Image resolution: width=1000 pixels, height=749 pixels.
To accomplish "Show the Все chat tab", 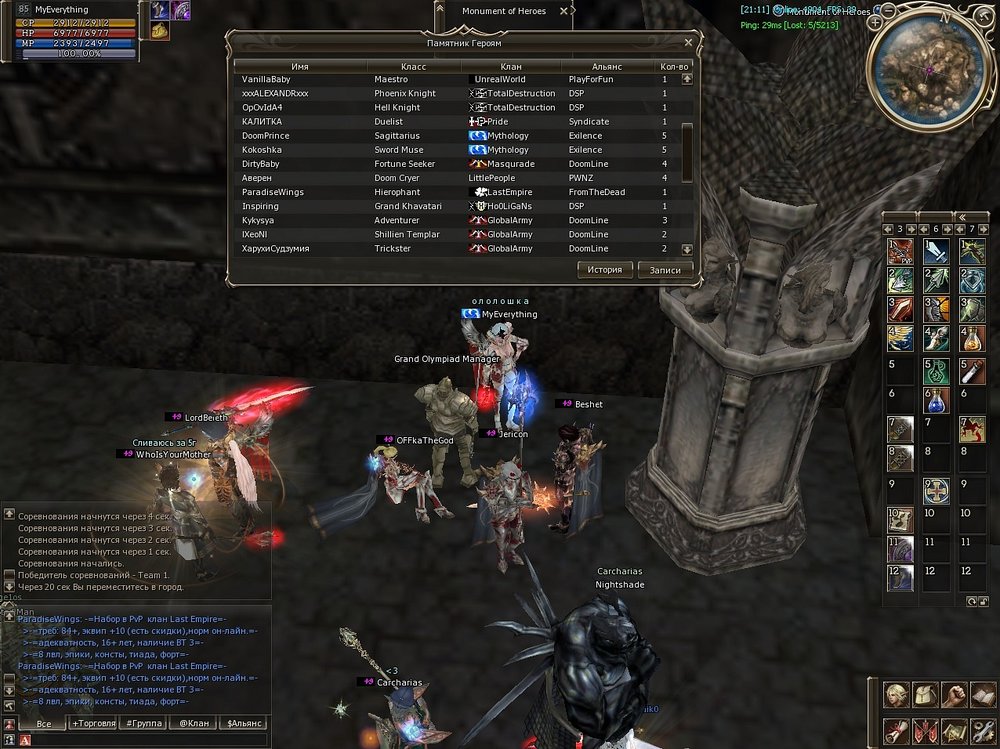I will pyautogui.click(x=43, y=723).
